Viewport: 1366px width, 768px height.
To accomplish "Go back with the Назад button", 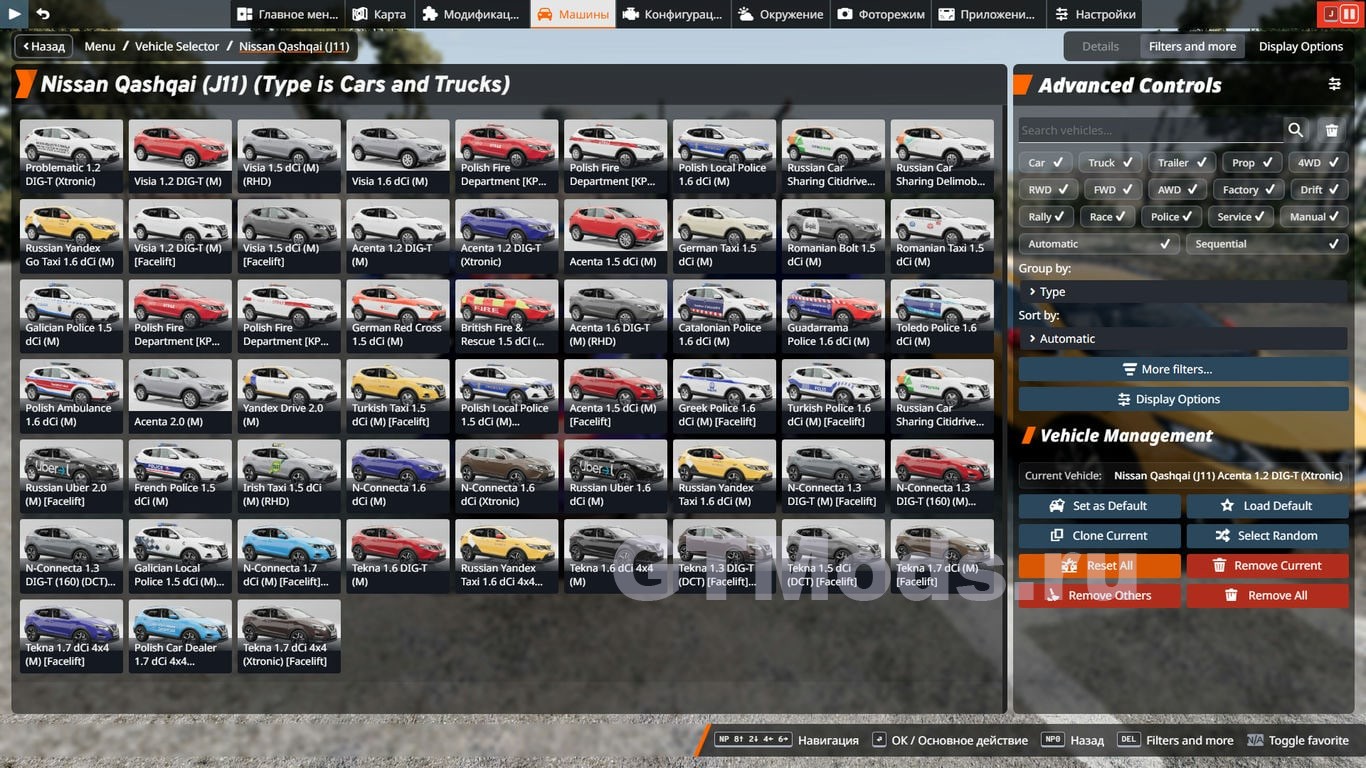I will (x=41, y=46).
